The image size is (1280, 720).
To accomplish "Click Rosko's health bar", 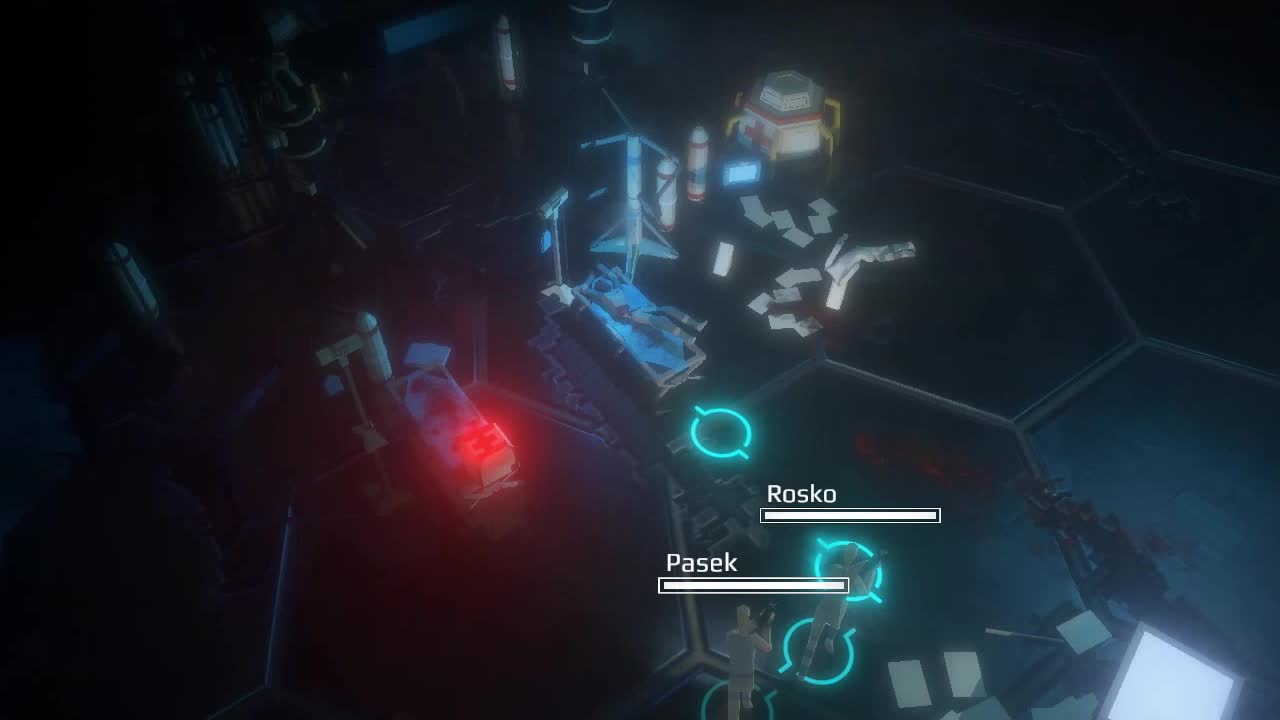I will pos(850,515).
